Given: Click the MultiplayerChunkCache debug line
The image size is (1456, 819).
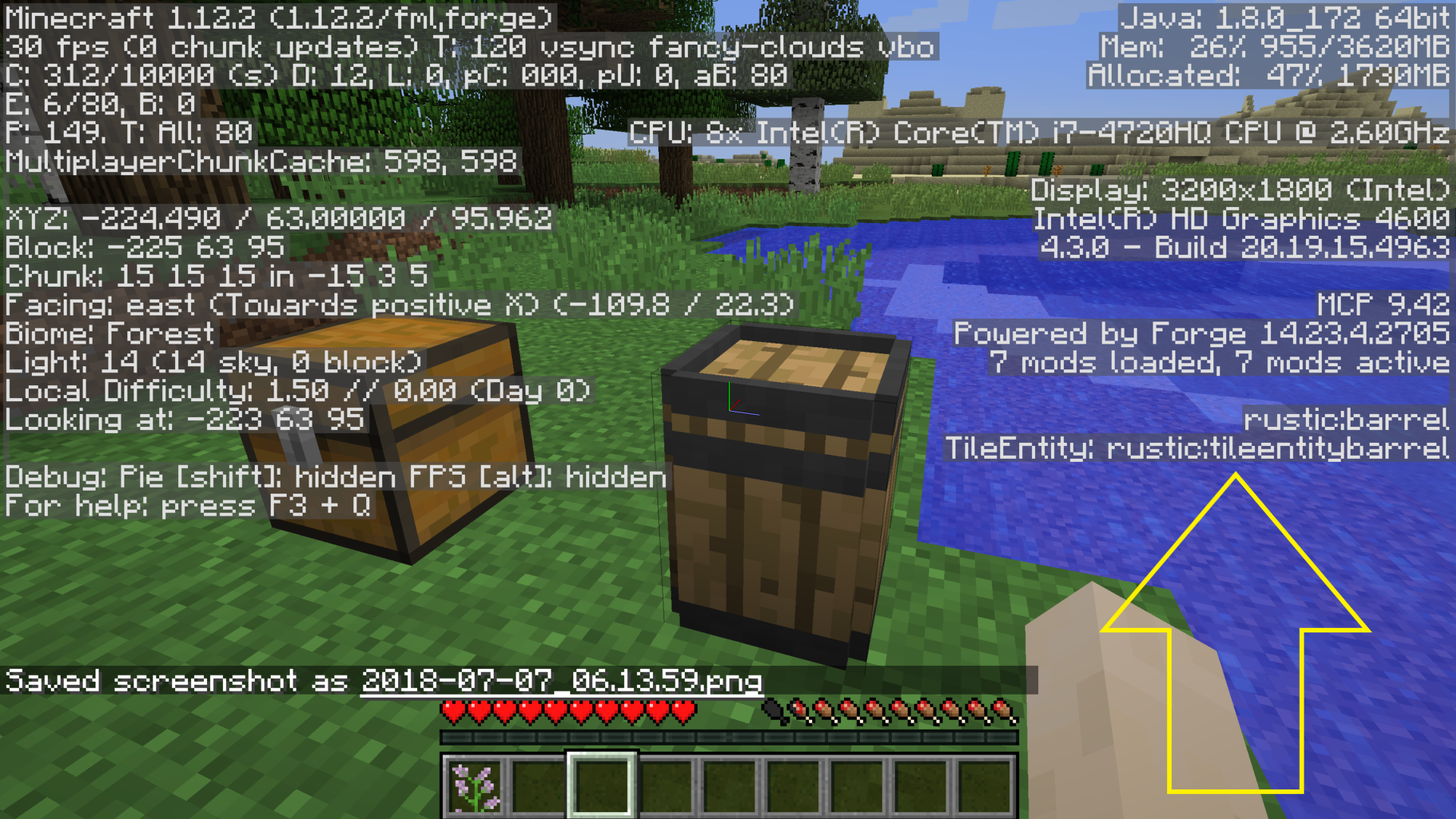Looking at the screenshot, I should (x=258, y=161).
